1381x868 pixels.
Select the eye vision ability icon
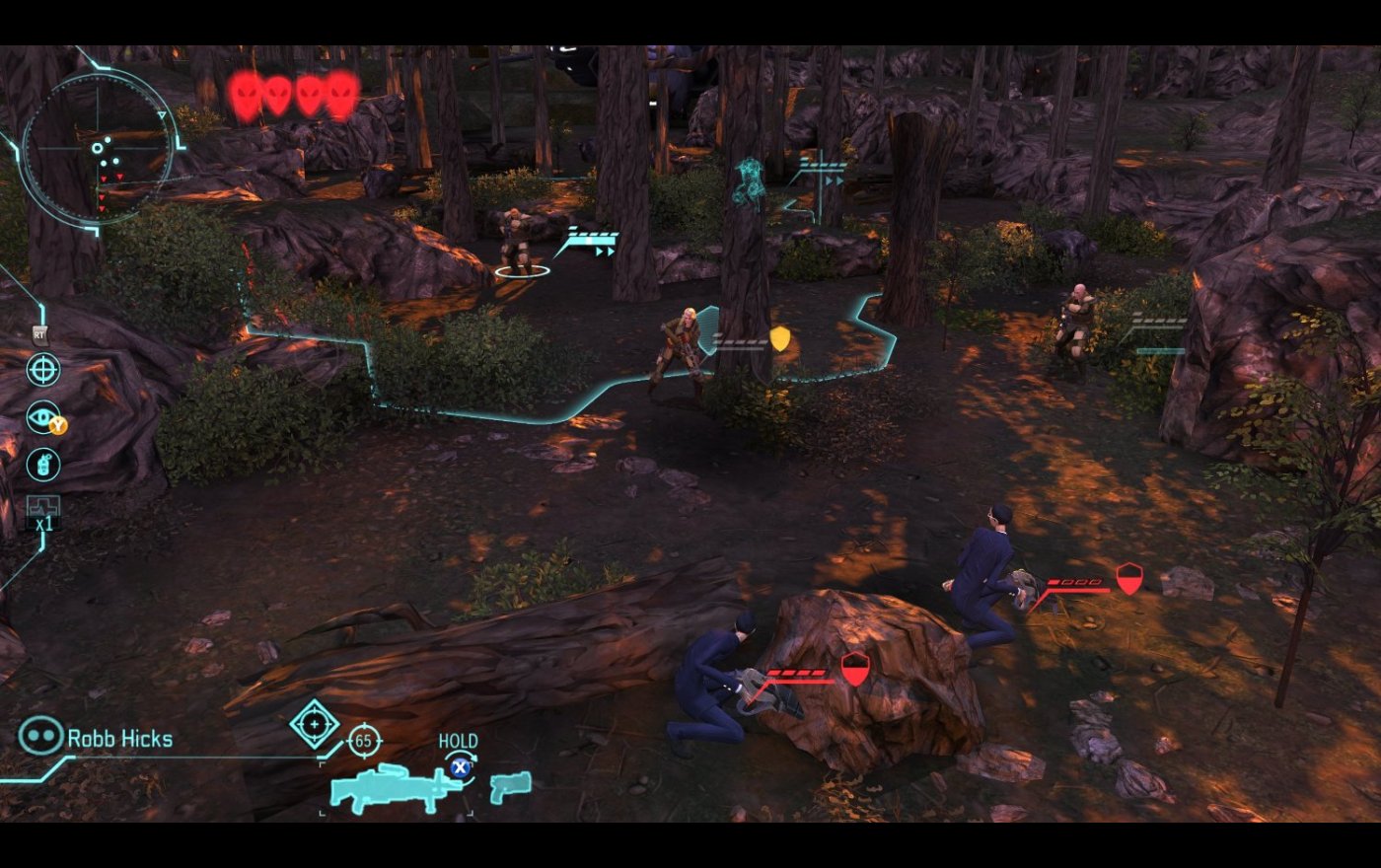click(x=43, y=417)
